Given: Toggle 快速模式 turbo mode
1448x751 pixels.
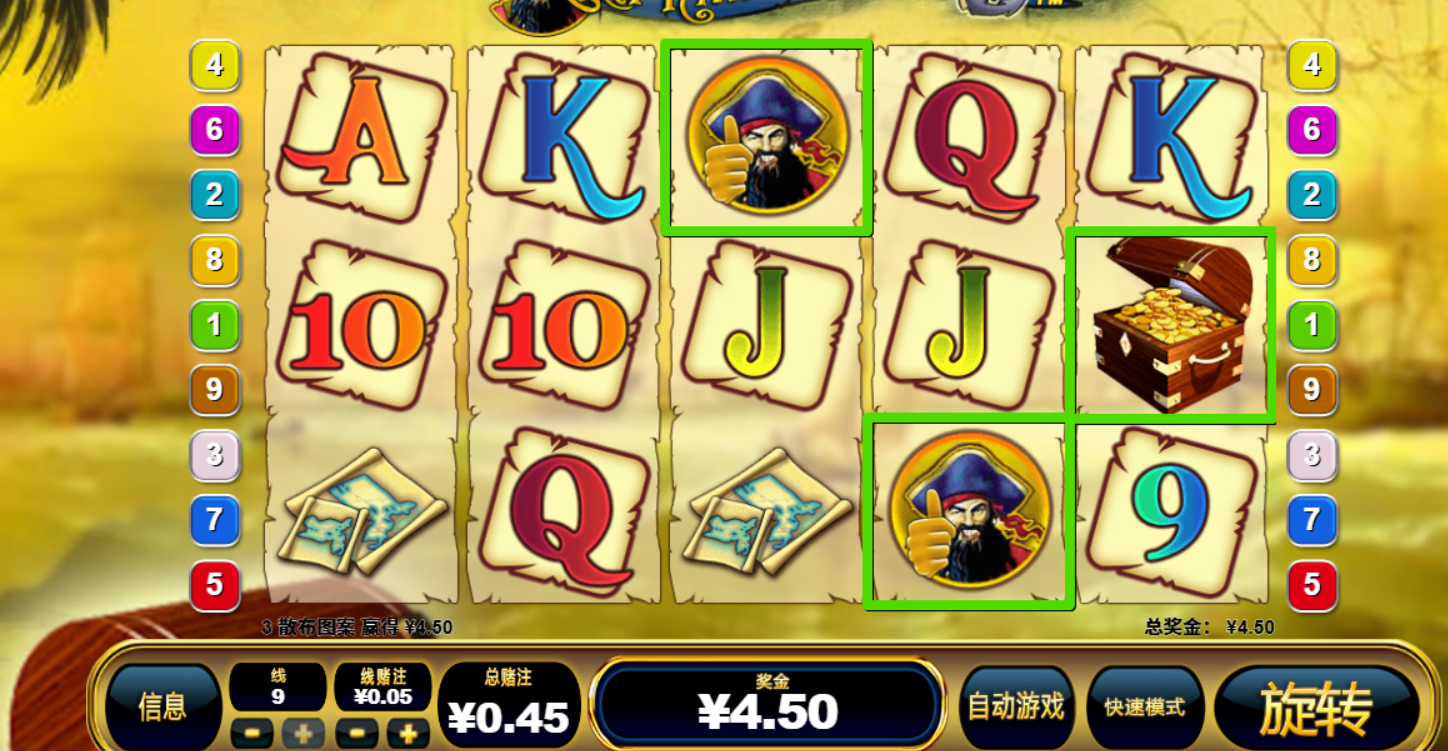Looking at the screenshot, I should (x=1144, y=707).
